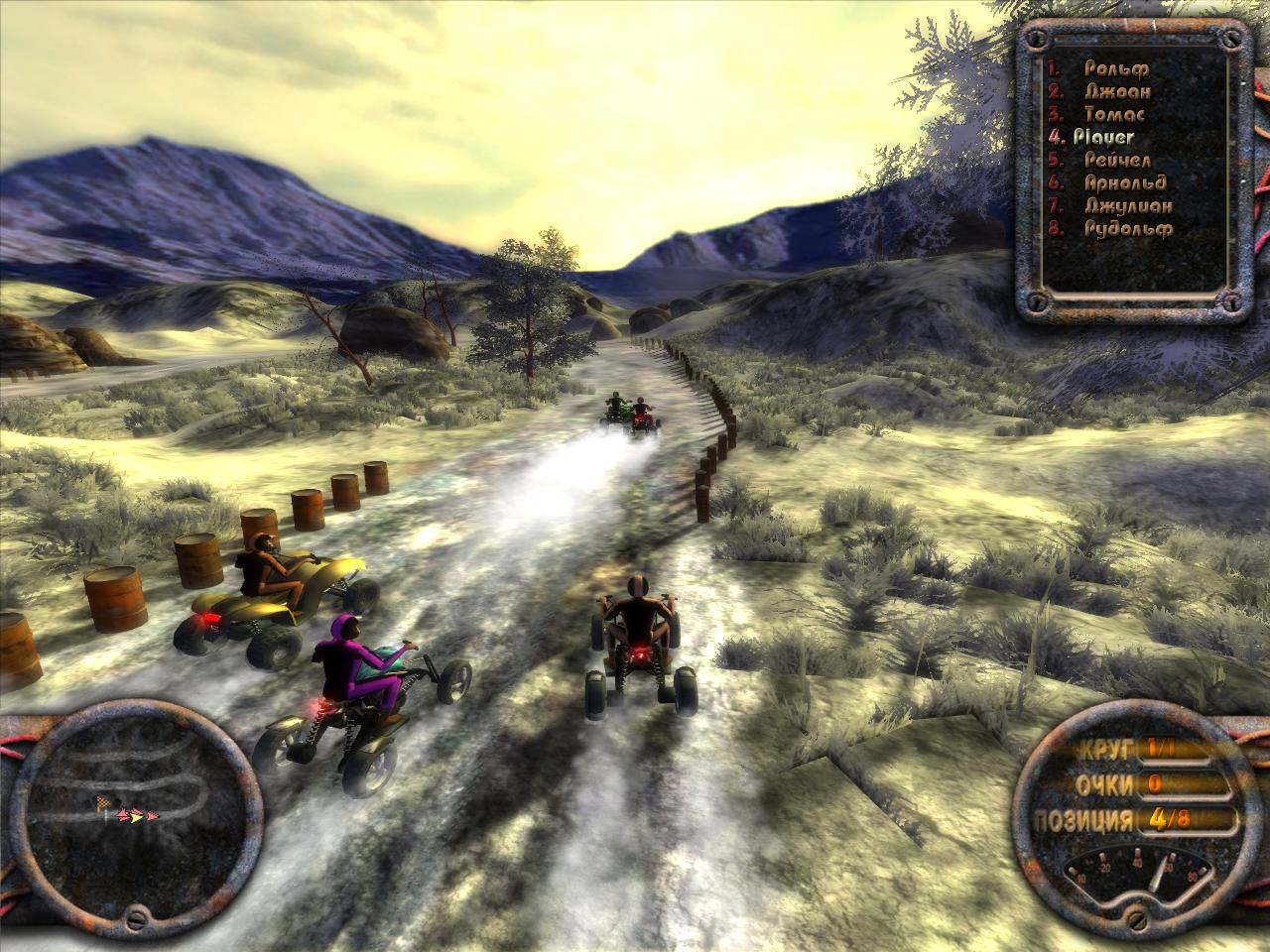Click Рудольф in the race standings
Viewport: 1270px width, 952px height.
[1128, 228]
